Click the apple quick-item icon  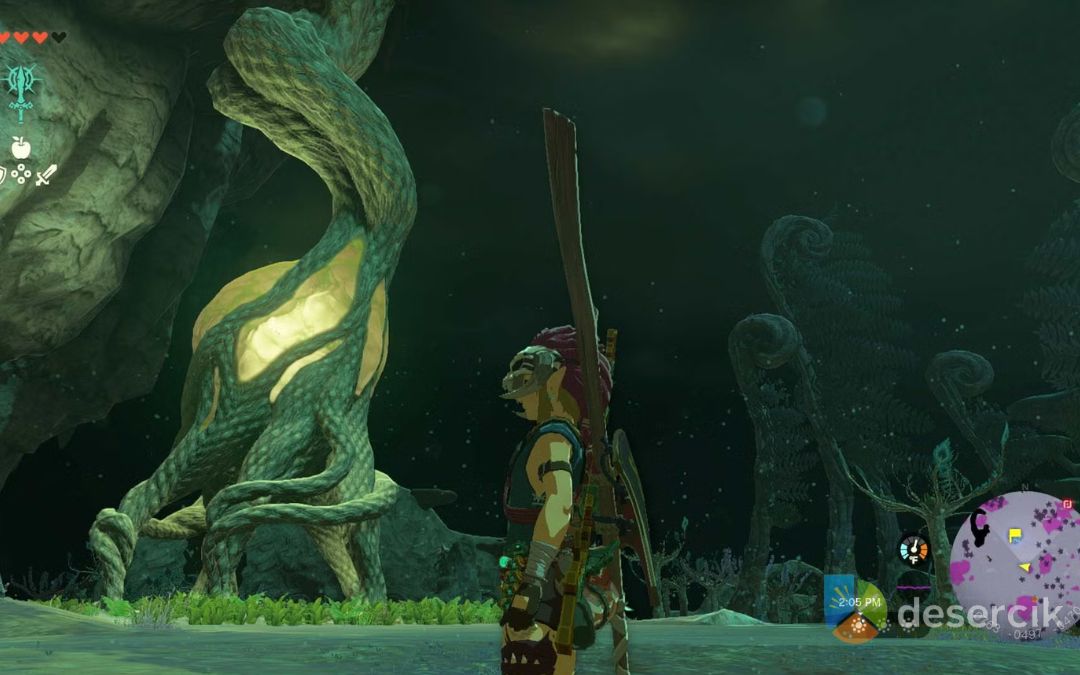(20, 147)
